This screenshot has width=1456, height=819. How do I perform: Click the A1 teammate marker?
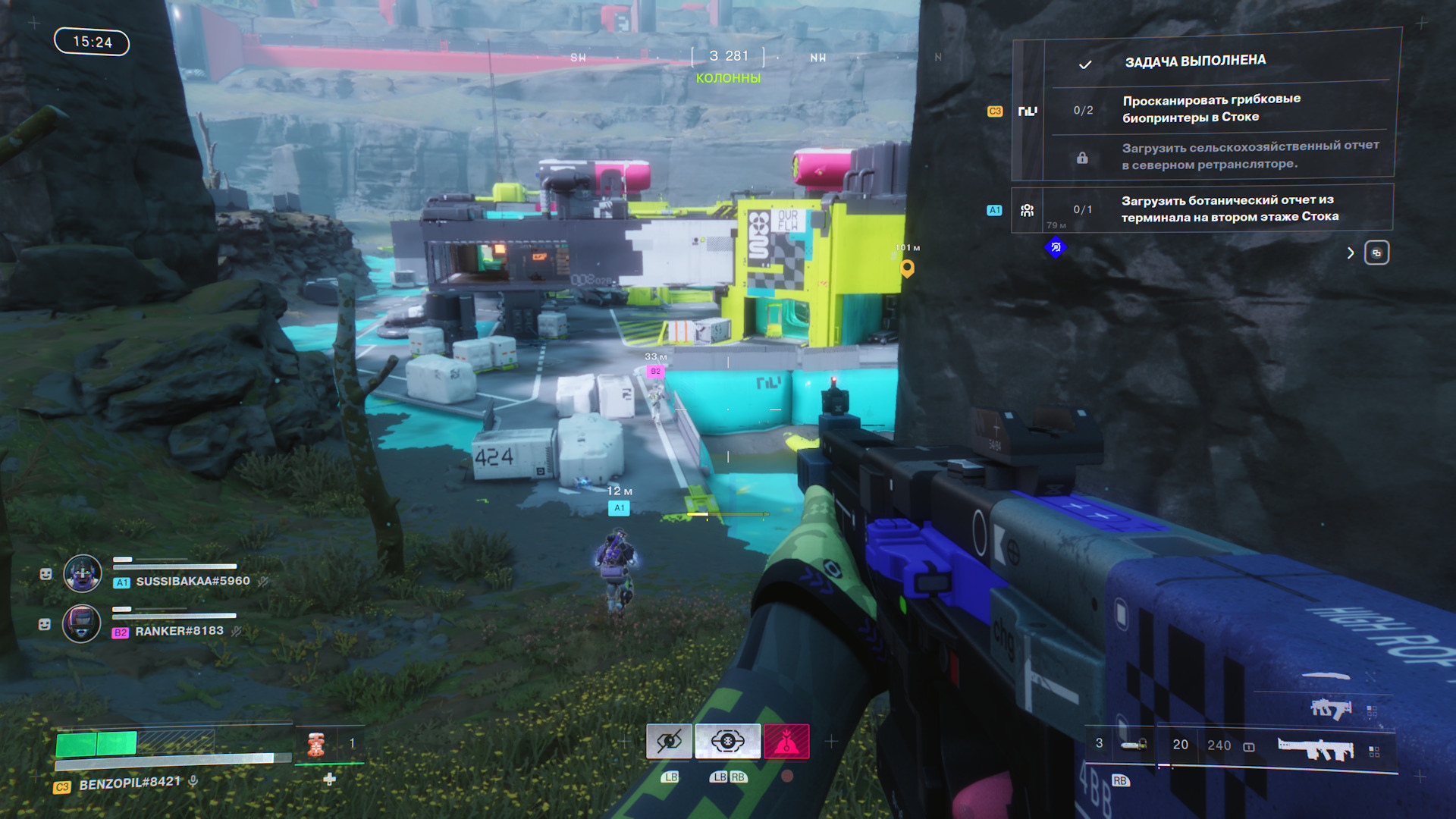(619, 508)
